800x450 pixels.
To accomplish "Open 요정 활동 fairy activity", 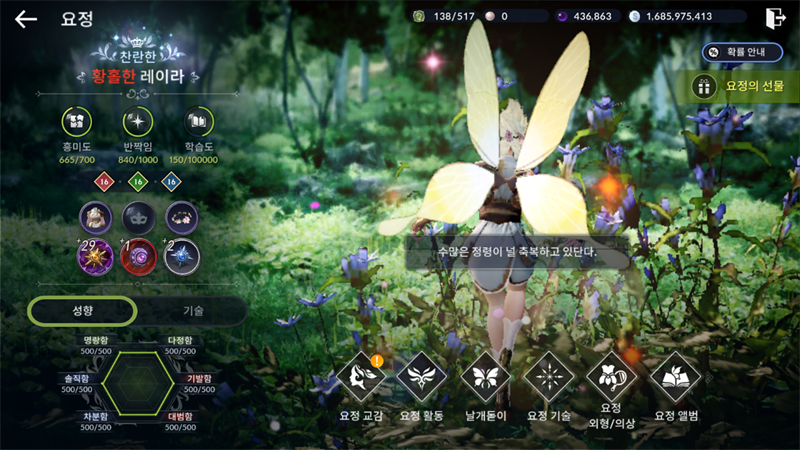I will point(421,378).
